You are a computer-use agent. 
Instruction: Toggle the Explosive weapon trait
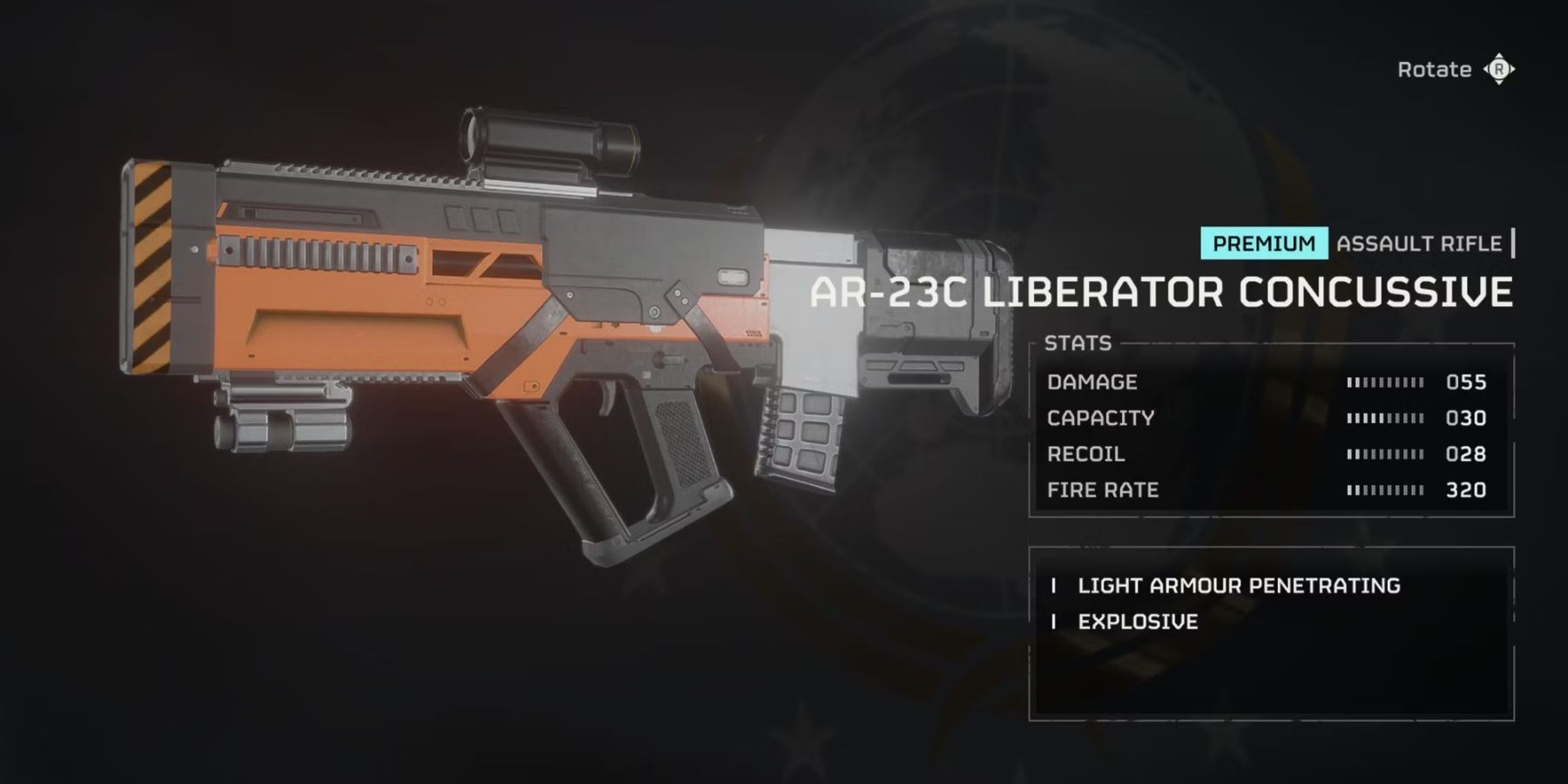[1138, 621]
